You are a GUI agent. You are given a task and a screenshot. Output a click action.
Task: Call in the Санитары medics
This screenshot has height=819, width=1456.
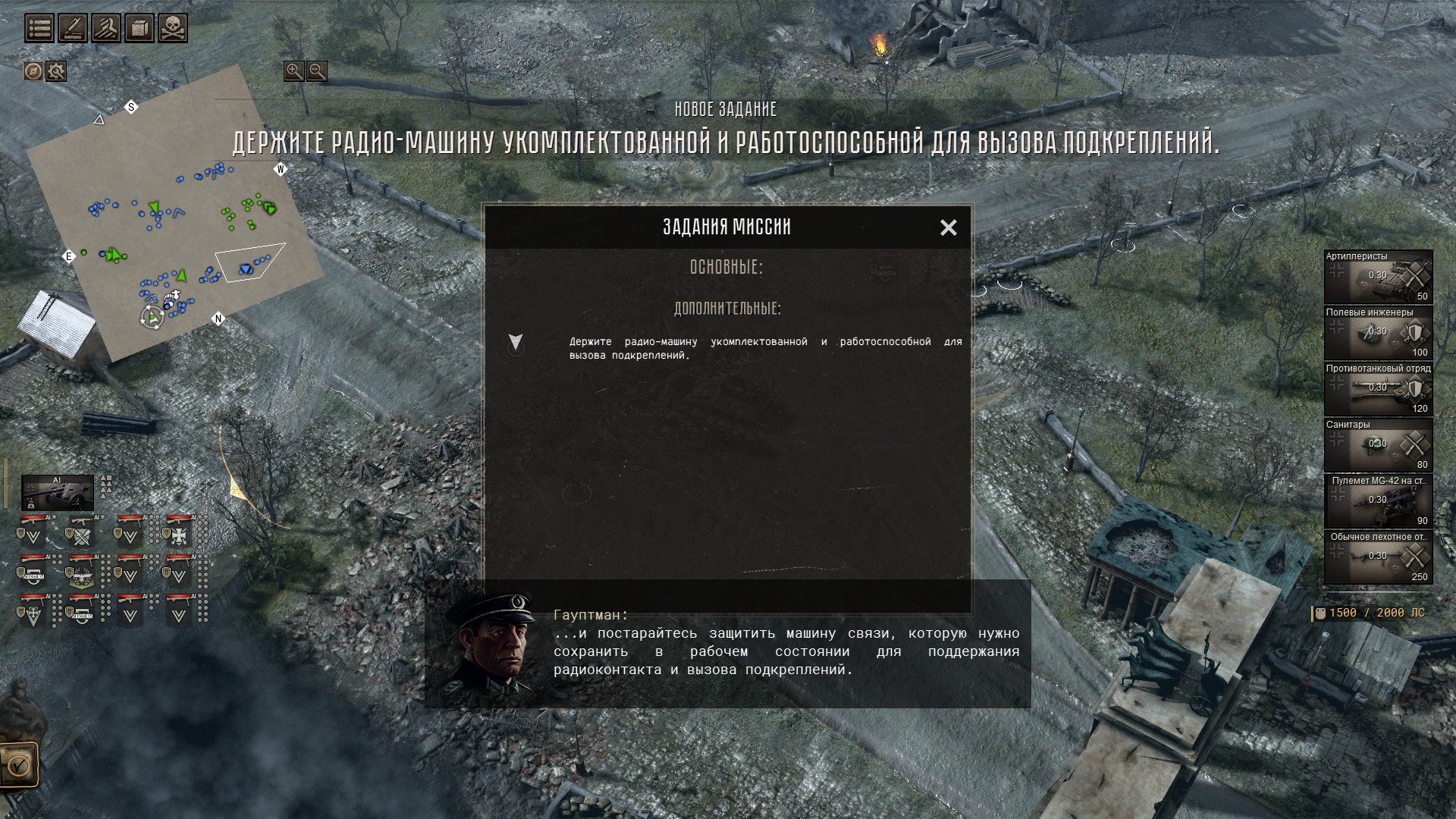click(x=1378, y=445)
